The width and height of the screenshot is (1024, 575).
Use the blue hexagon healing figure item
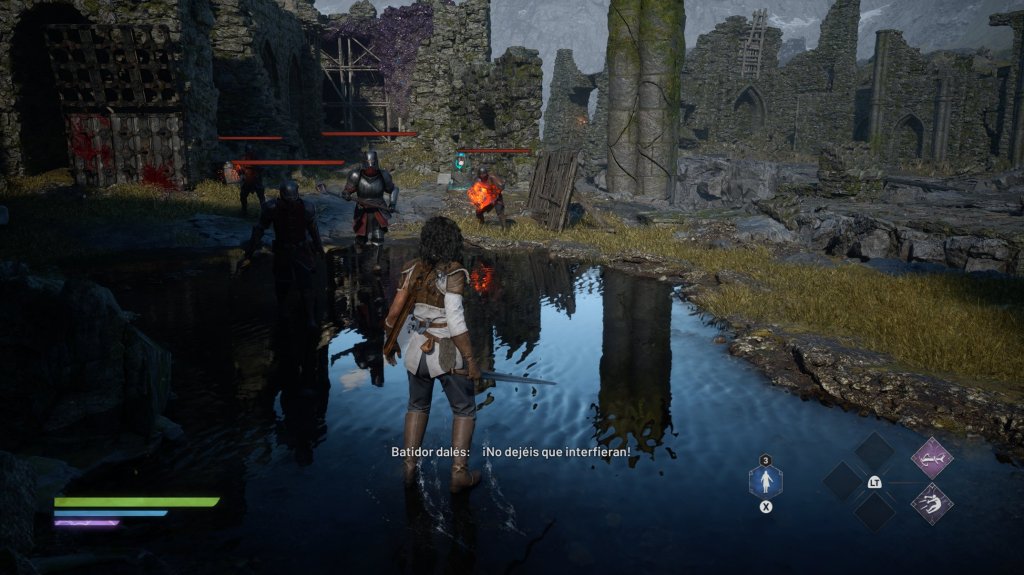click(766, 482)
